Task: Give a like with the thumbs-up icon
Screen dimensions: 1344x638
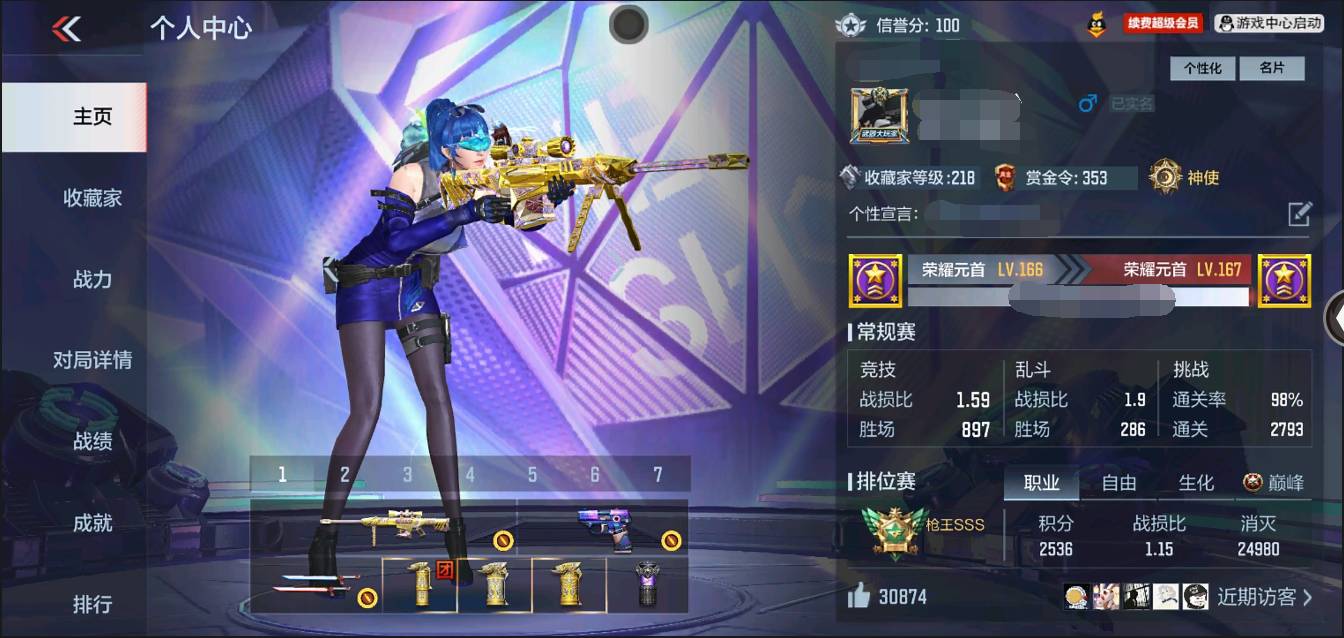Action: pos(859,597)
